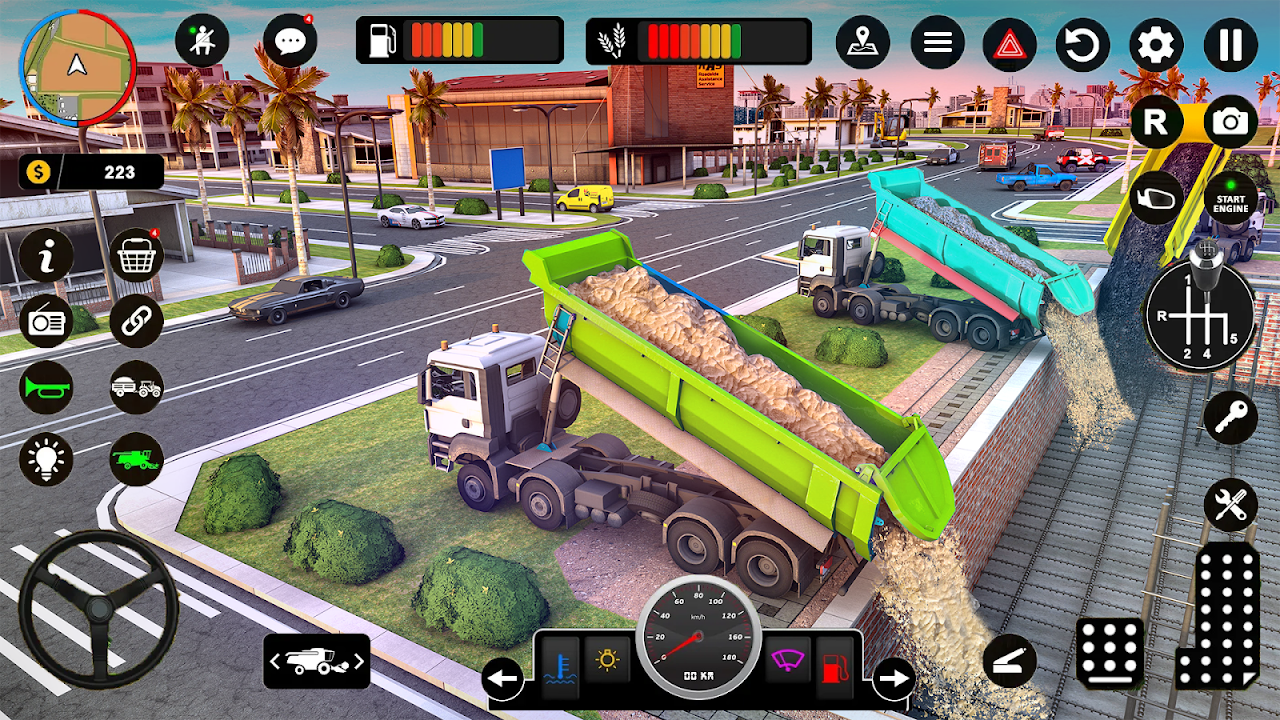Open the shopping basket store
Screen dimensions: 1280x720
coord(136,255)
